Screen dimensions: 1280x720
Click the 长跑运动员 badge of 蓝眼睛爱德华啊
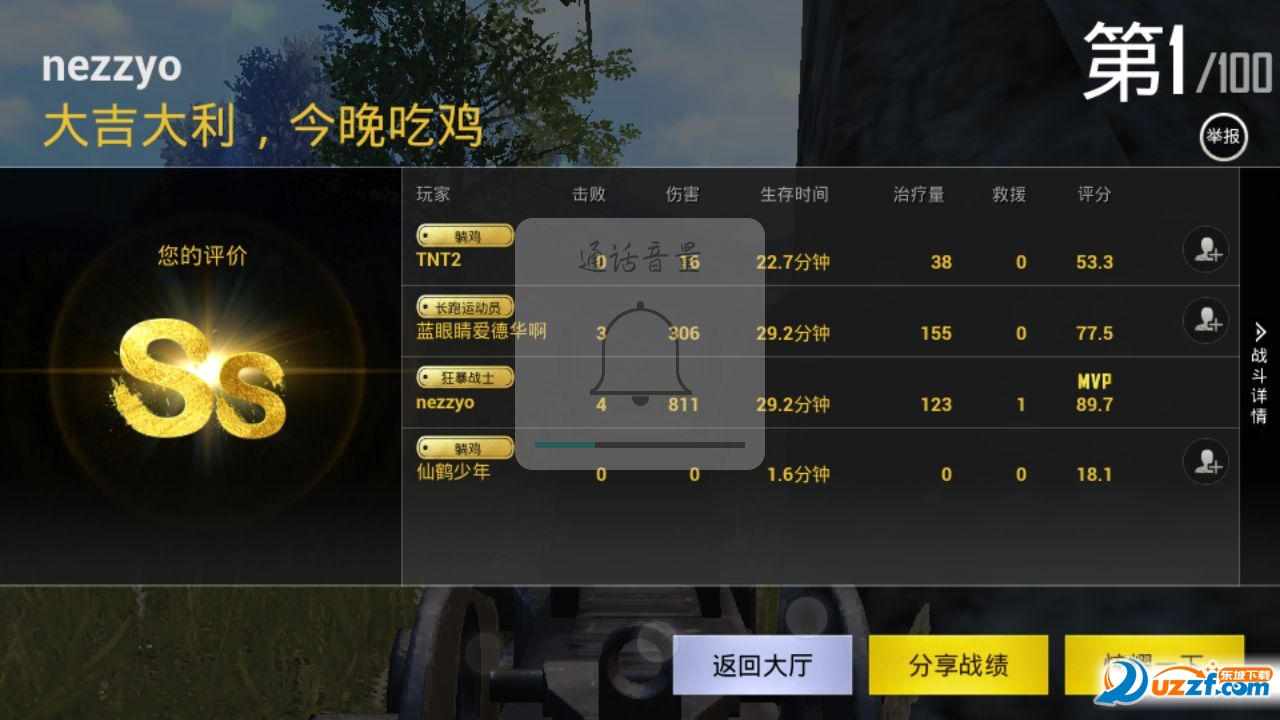(x=464, y=306)
